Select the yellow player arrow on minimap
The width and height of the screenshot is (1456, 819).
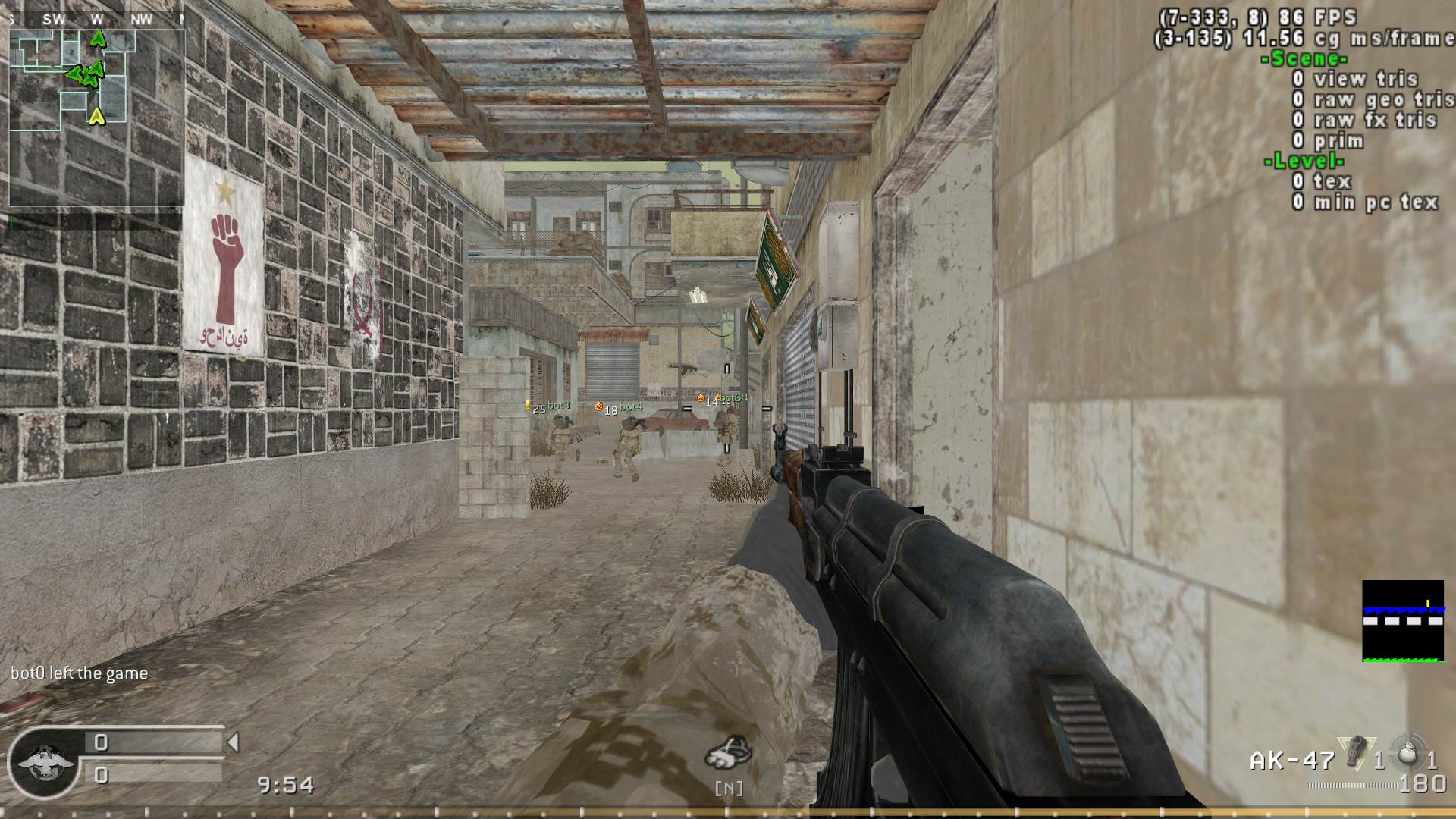(x=96, y=116)
